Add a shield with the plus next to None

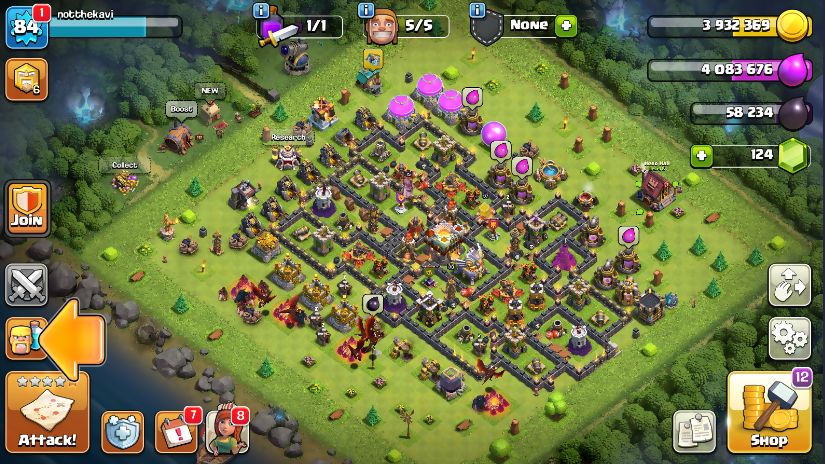pyautogui.click(x=566, y=25)
